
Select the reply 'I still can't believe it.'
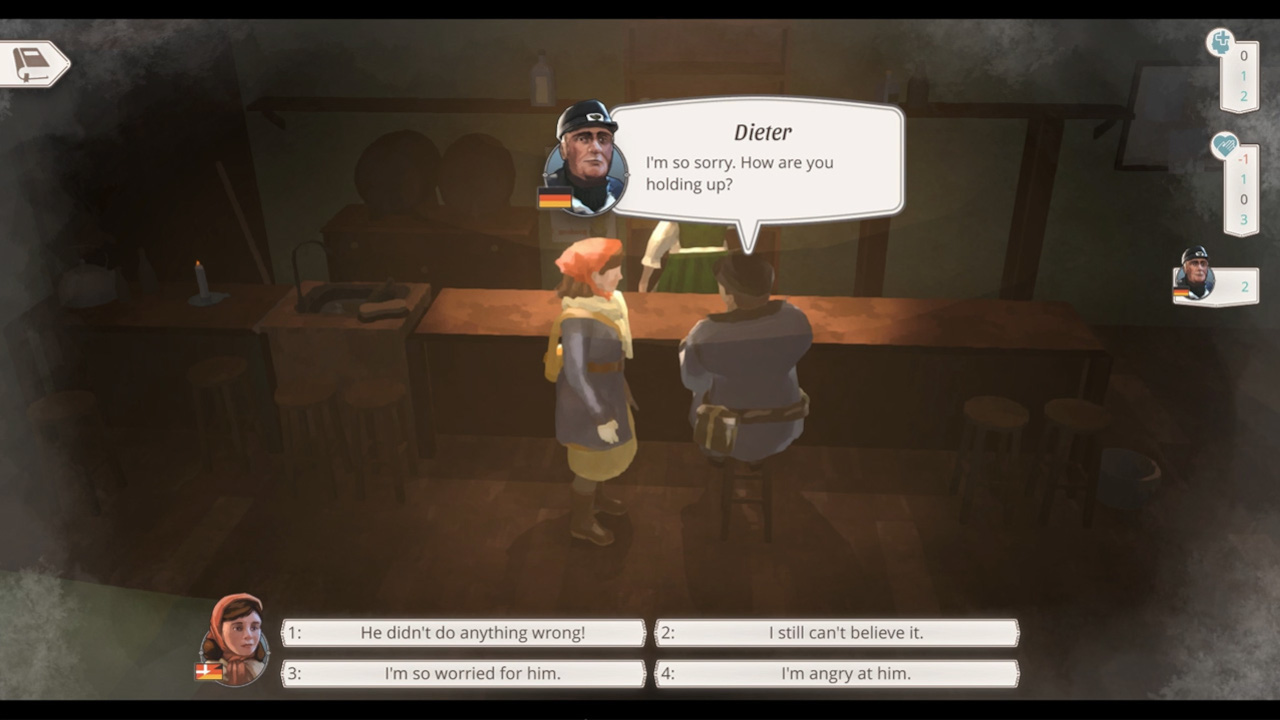(836, 632)
